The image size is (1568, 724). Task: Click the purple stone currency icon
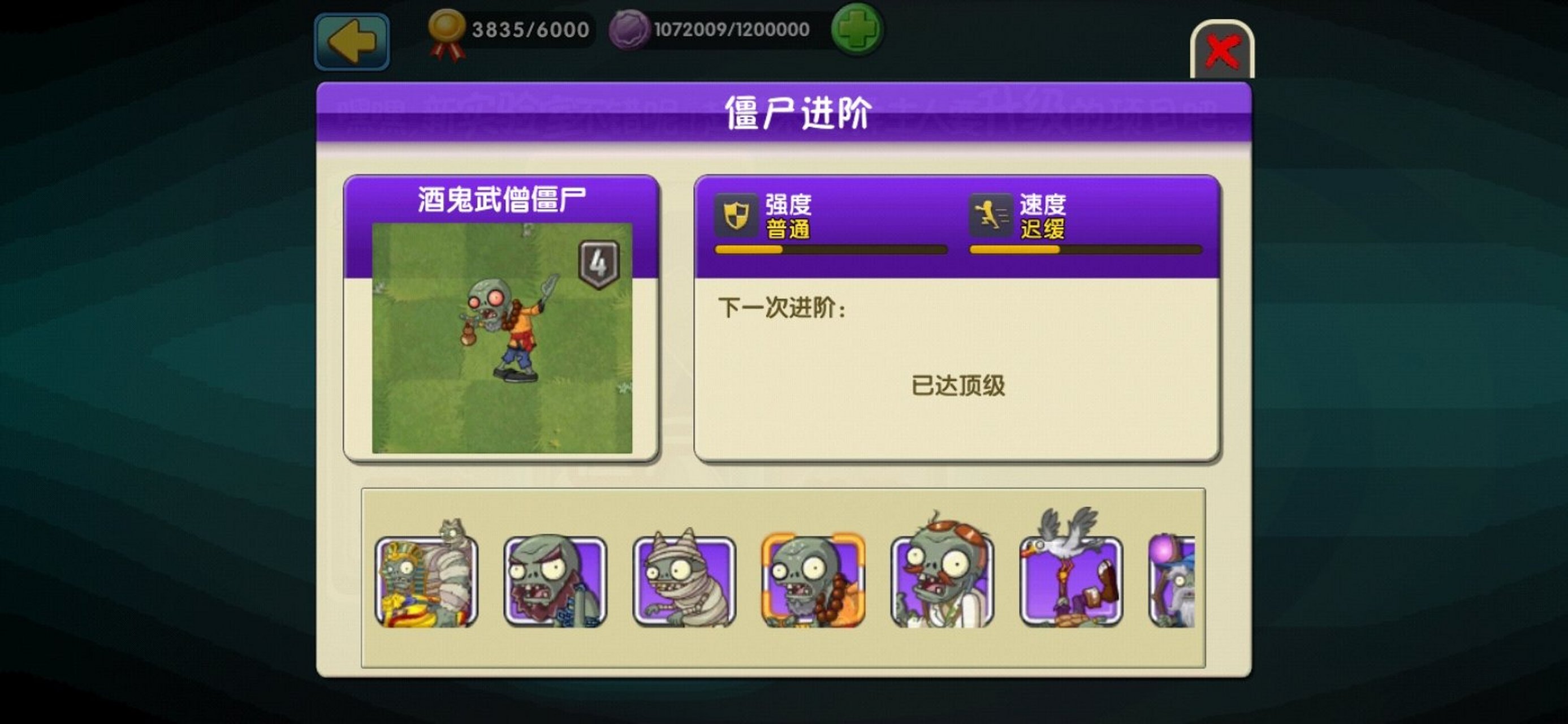pos(628,29)
